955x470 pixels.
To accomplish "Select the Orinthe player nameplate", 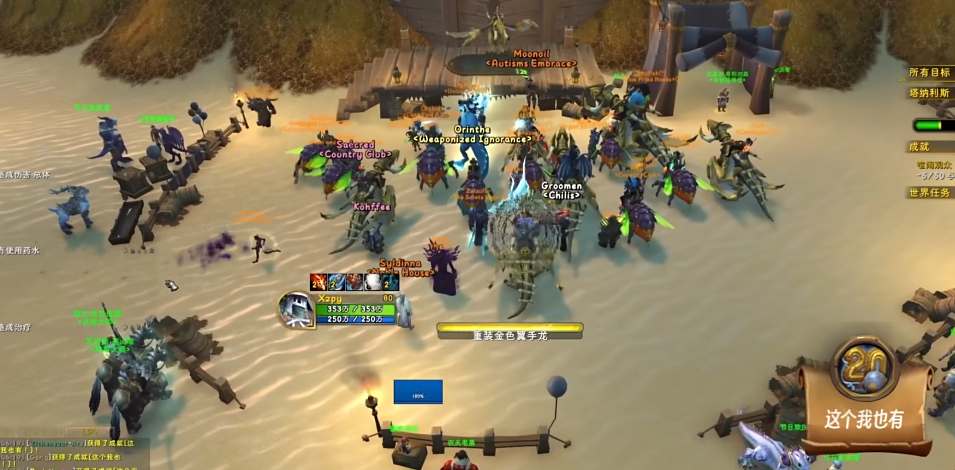I will pos(472,129).
